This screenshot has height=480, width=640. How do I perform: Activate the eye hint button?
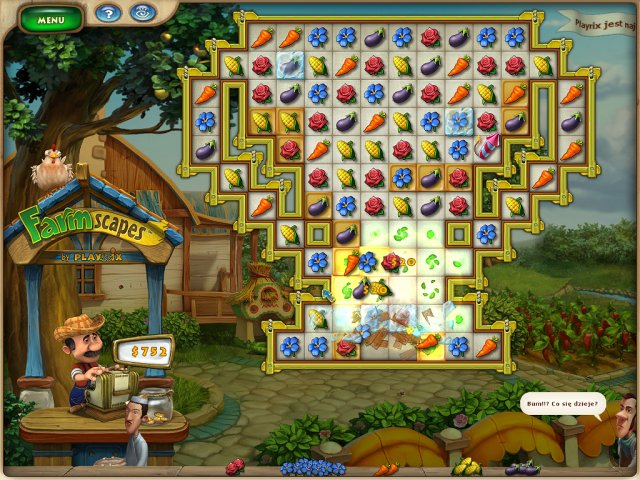(141, 14)
